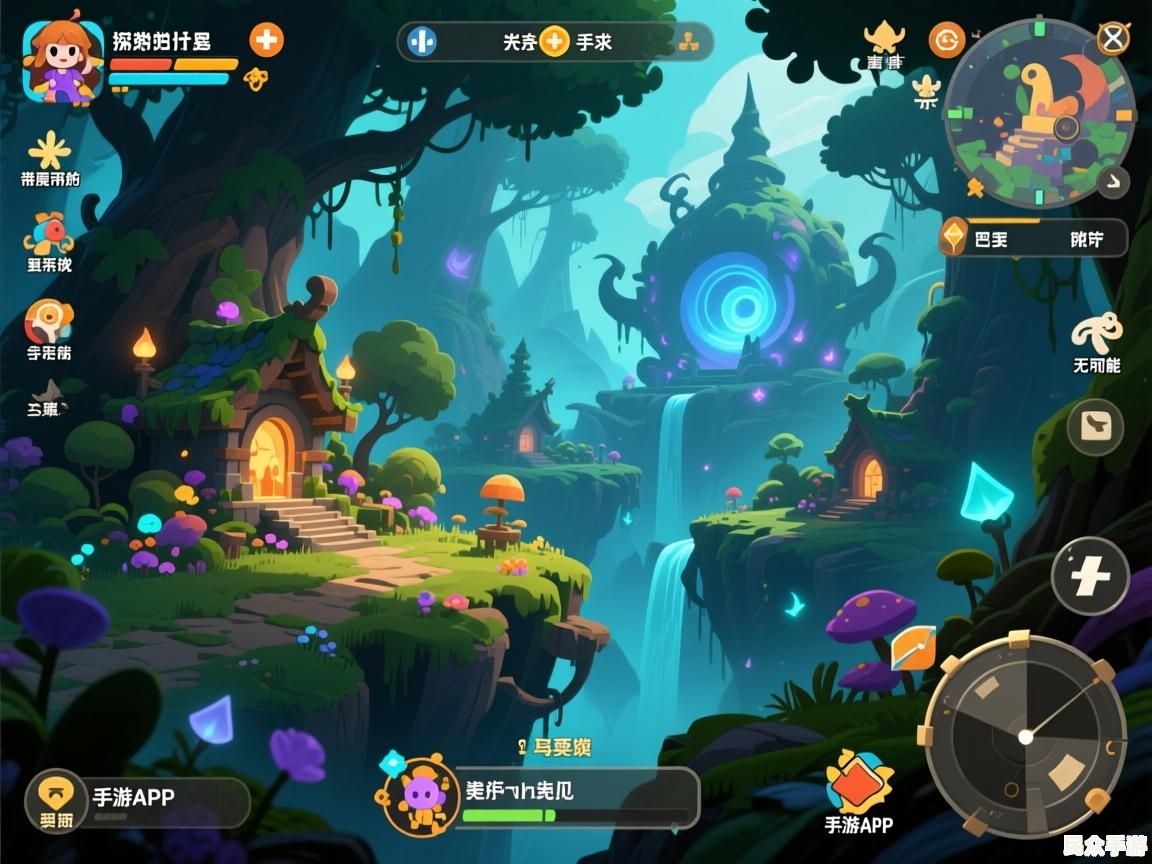The height and width of the screenshot is (864, 1152).
Task: Click the round button with the cream flag
Action: 1095,427
